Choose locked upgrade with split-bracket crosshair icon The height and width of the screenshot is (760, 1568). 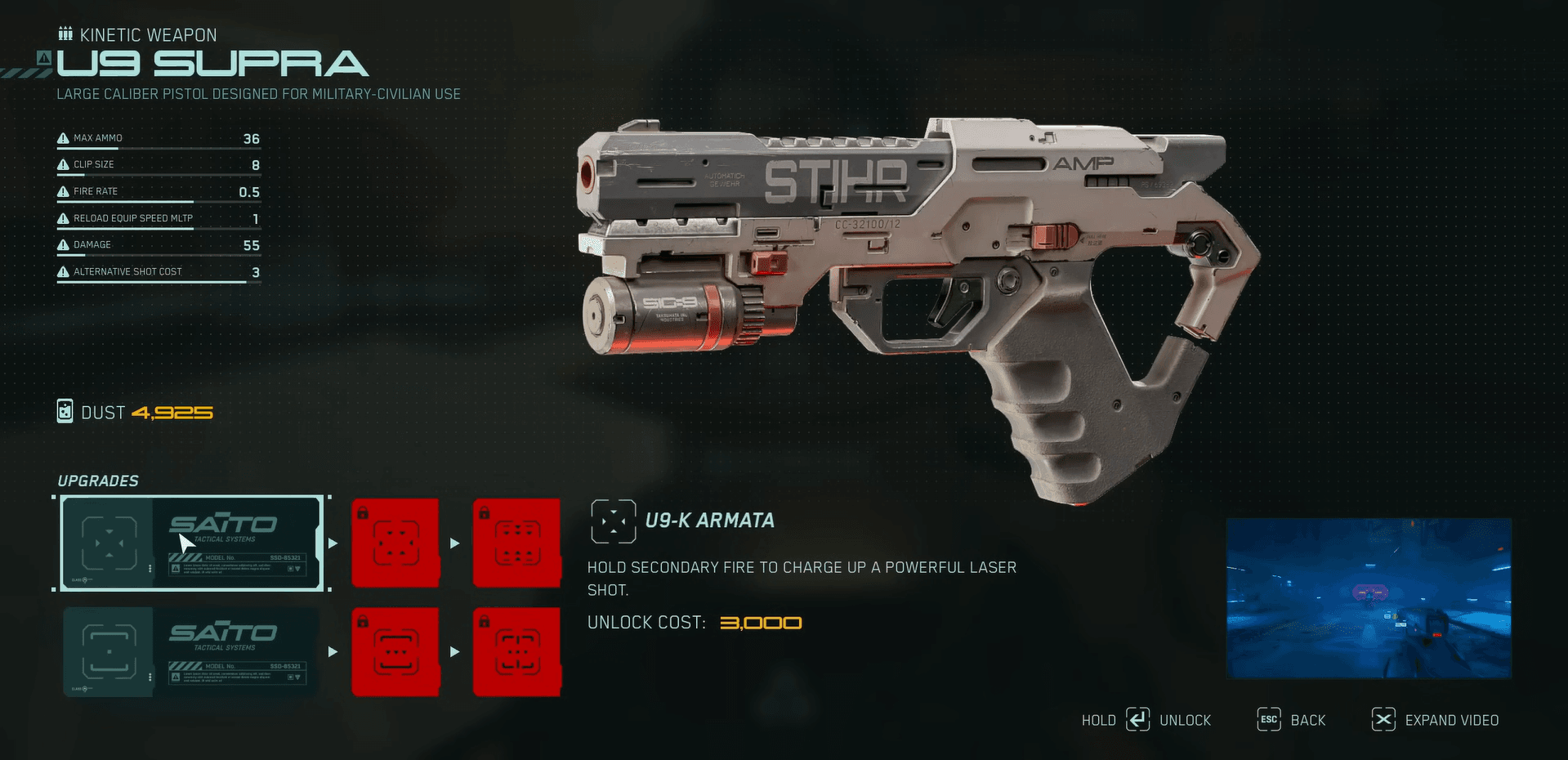[517, 651]
